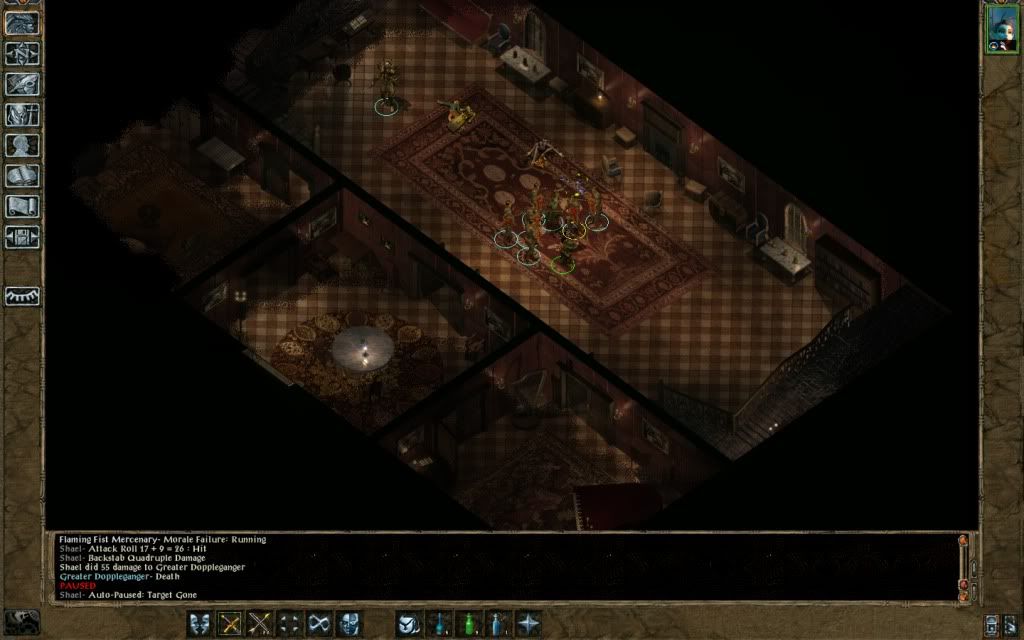The image size is (1024, 640).
Task: Click the four-dot action button
Action: 290,623
